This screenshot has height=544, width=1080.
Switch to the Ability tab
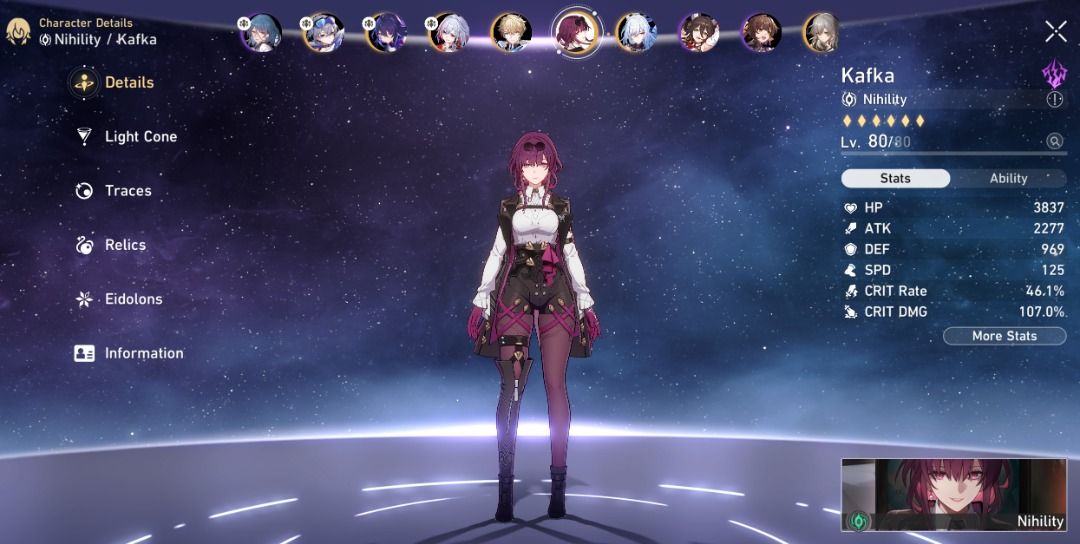(1008, 178)
